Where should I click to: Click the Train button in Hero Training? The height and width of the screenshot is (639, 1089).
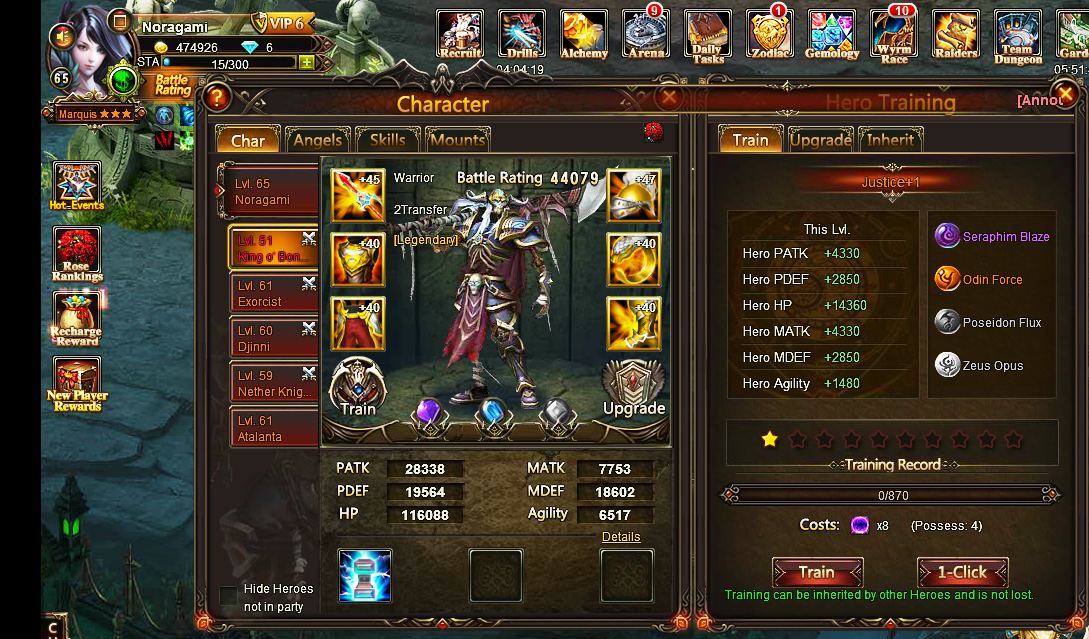816,573
